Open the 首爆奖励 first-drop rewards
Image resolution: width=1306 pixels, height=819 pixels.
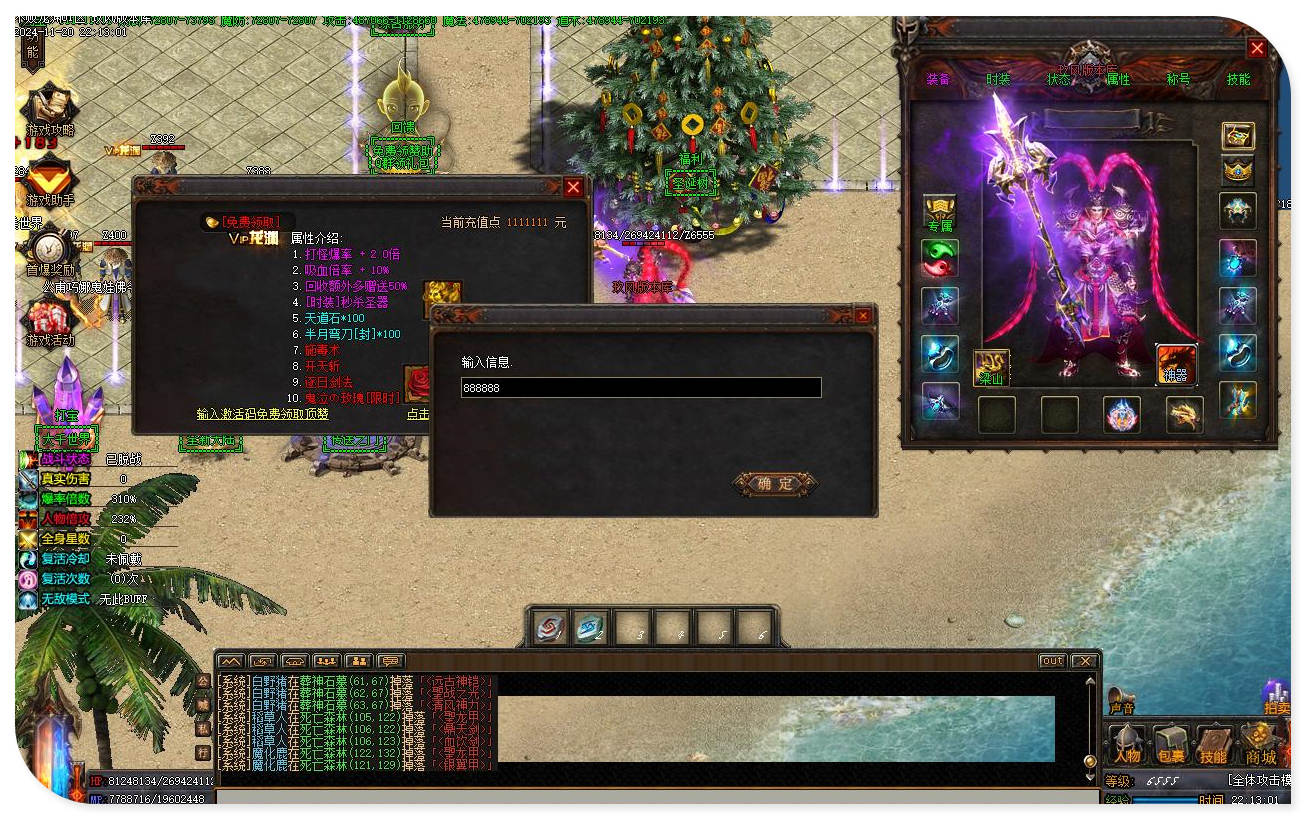50,251
